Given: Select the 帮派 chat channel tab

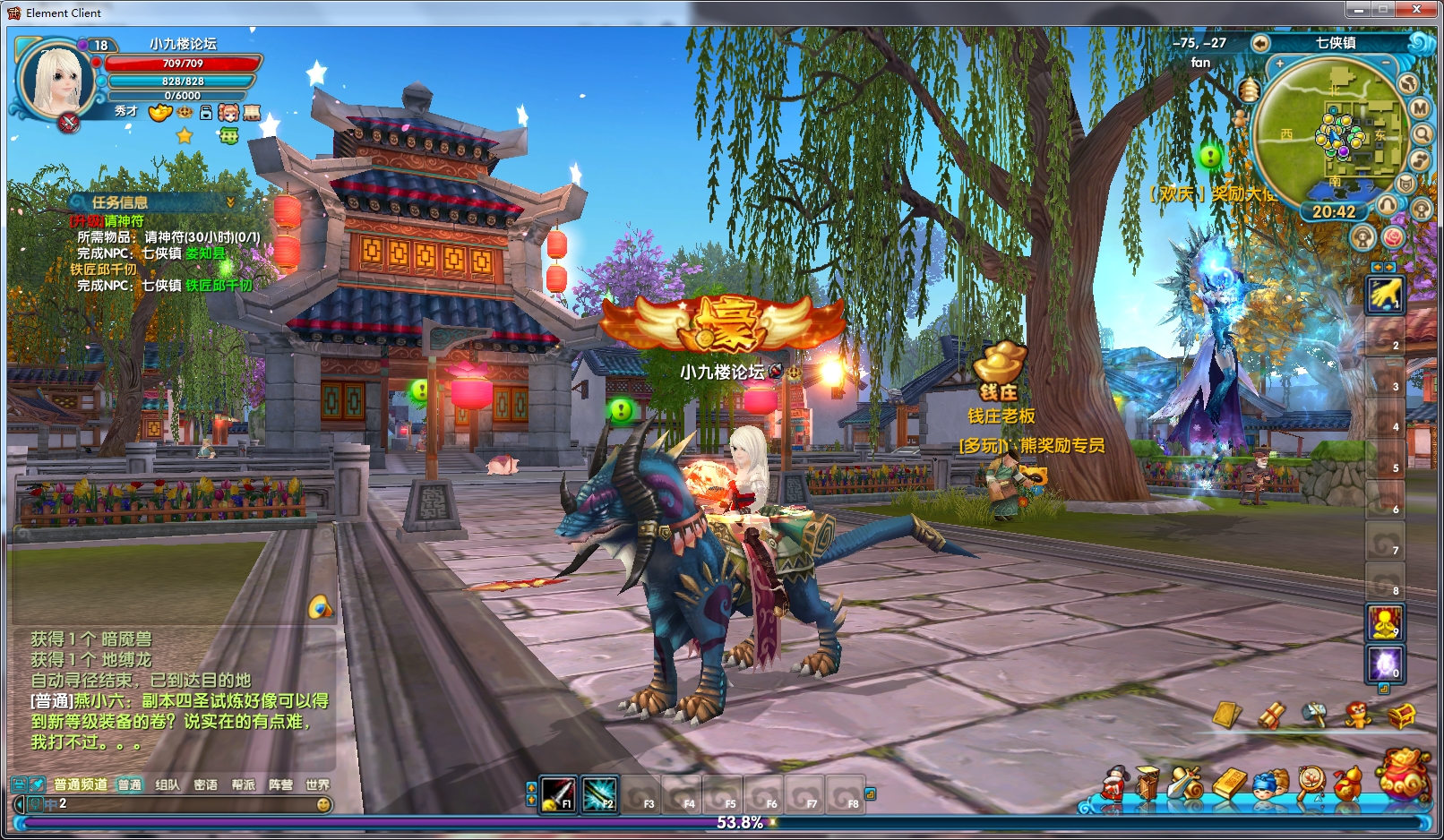Looking at the screenshot, I should [x=243, y=784].
